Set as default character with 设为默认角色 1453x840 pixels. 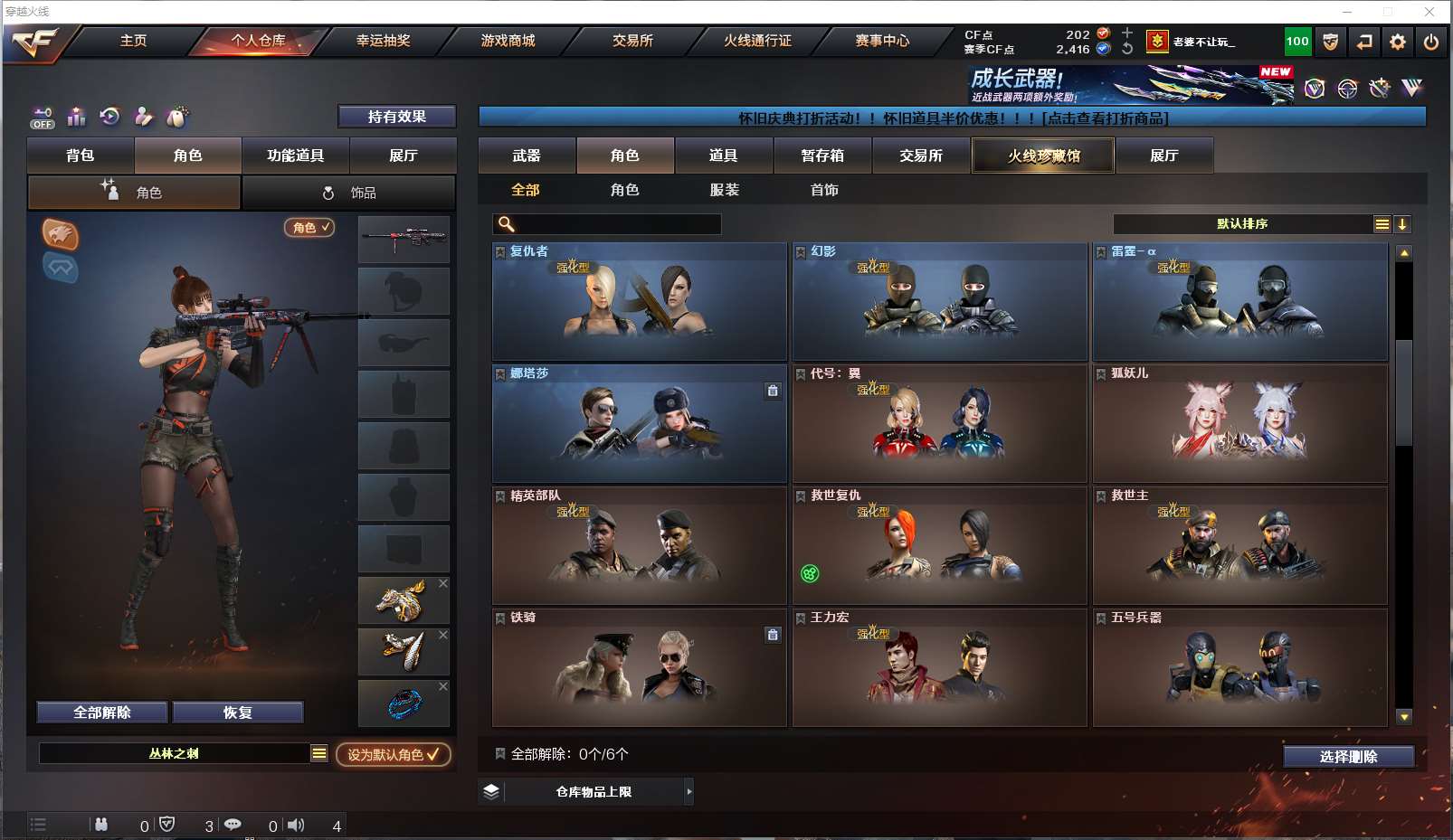point(393,754)
